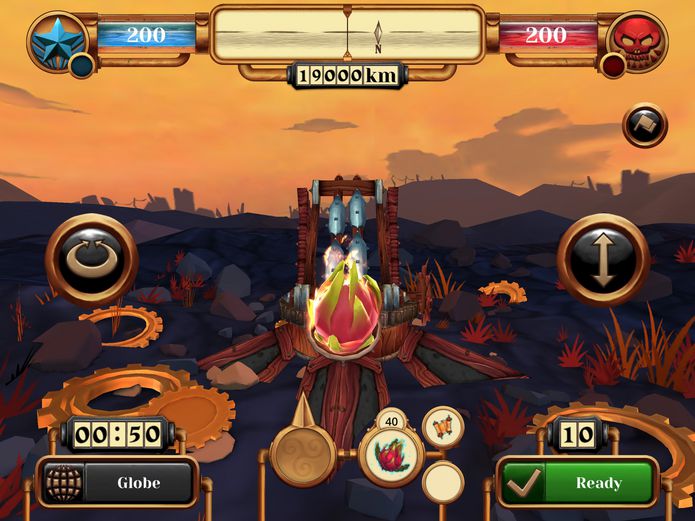
Task: Tap the up-down elevation arrow control
Action: (x=603, y=260)
